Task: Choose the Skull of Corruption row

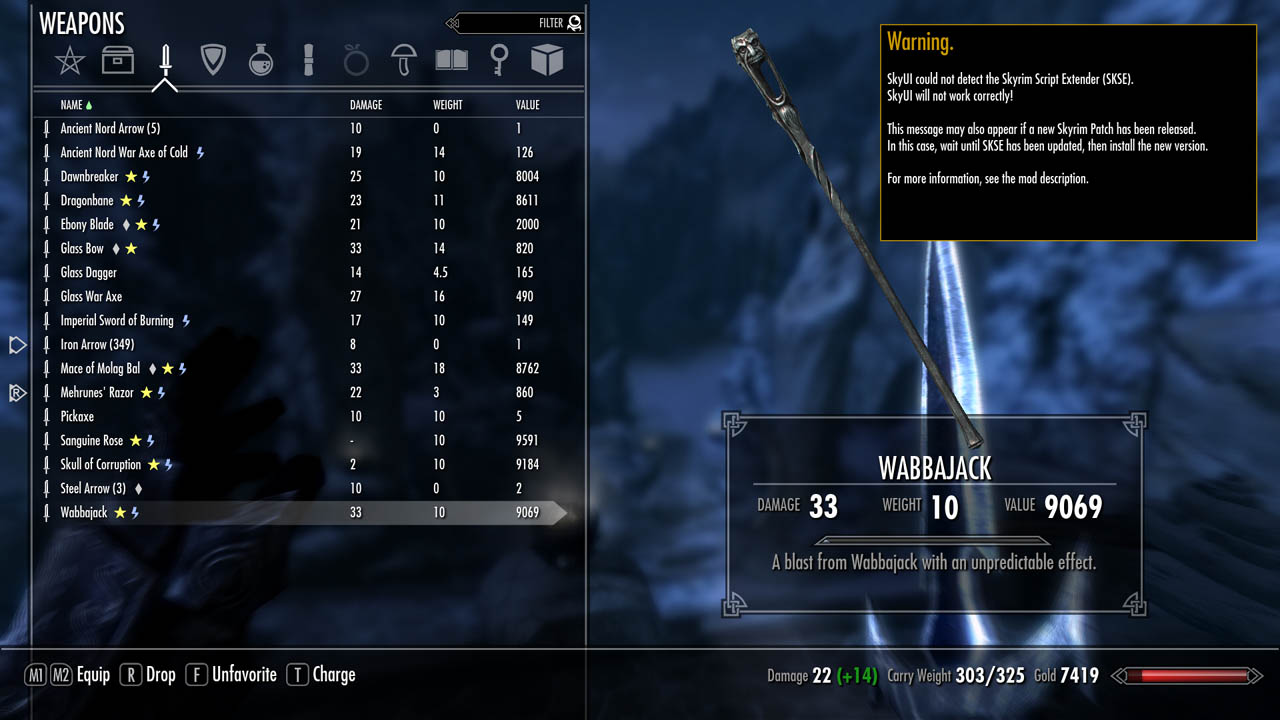Action: (x=100, y=465)
